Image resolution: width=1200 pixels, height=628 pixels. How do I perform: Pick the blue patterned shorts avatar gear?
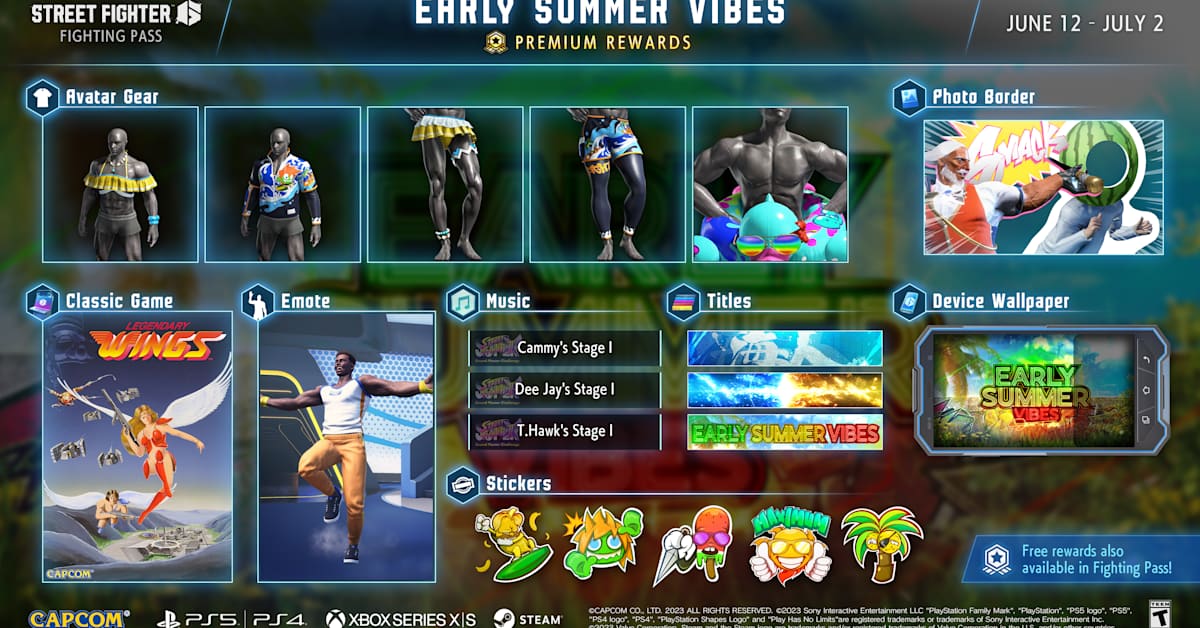pyautogui.click(x=608, y=185)
